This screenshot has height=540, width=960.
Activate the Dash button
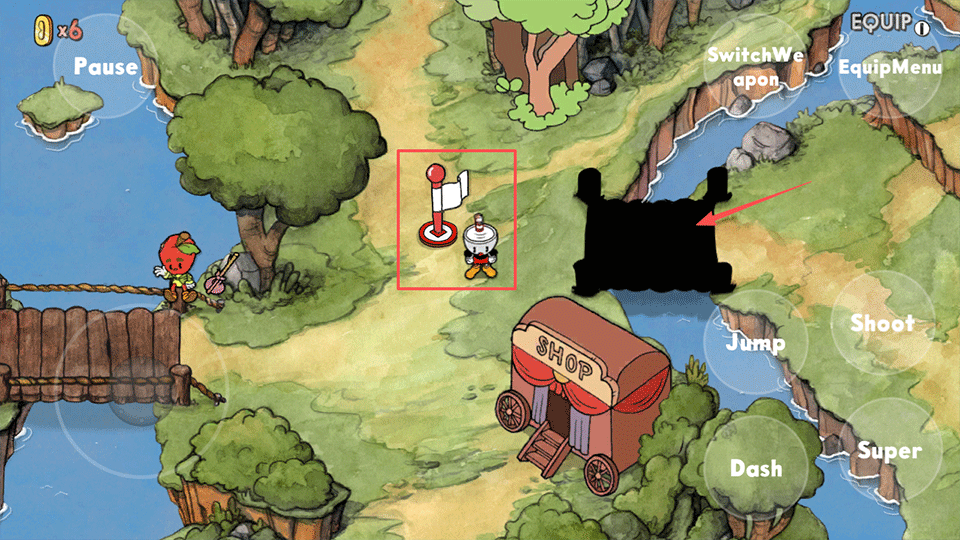(755, 468)
